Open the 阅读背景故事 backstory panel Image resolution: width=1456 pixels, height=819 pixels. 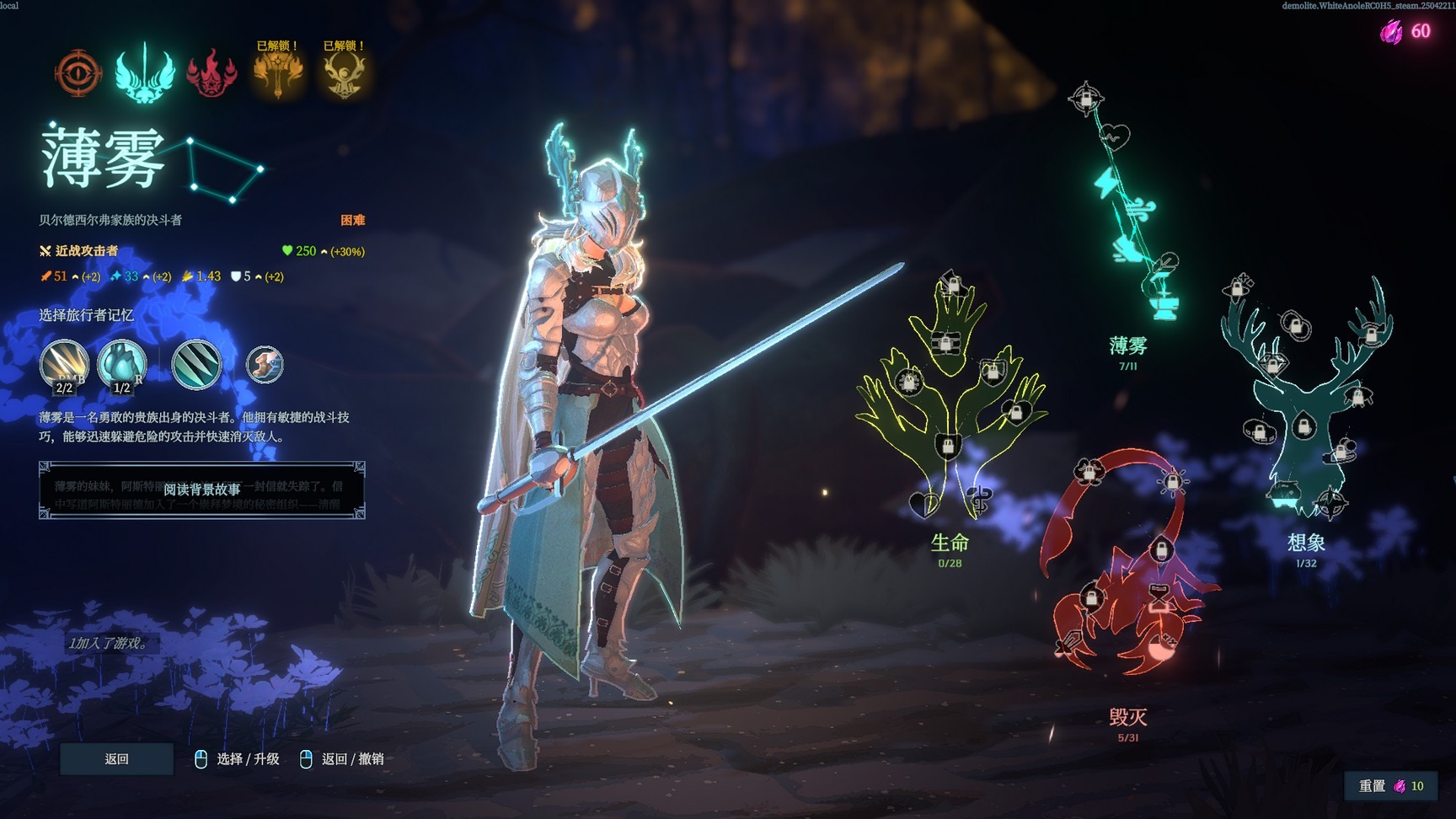(x=201, y=490)
